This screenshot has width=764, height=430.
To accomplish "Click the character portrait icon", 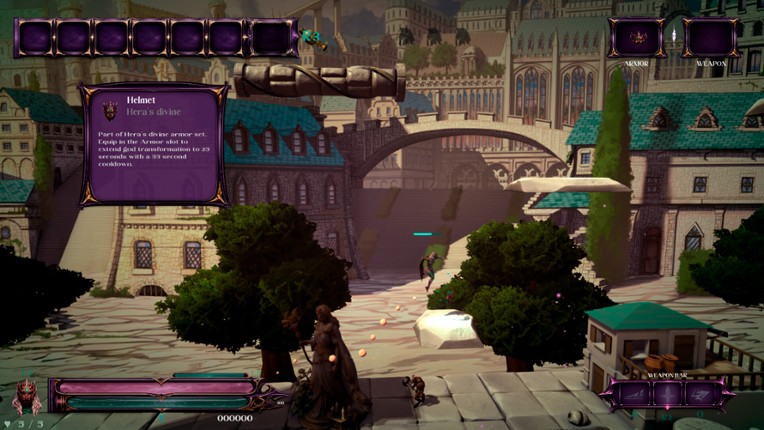I will (x=27, y=396).
